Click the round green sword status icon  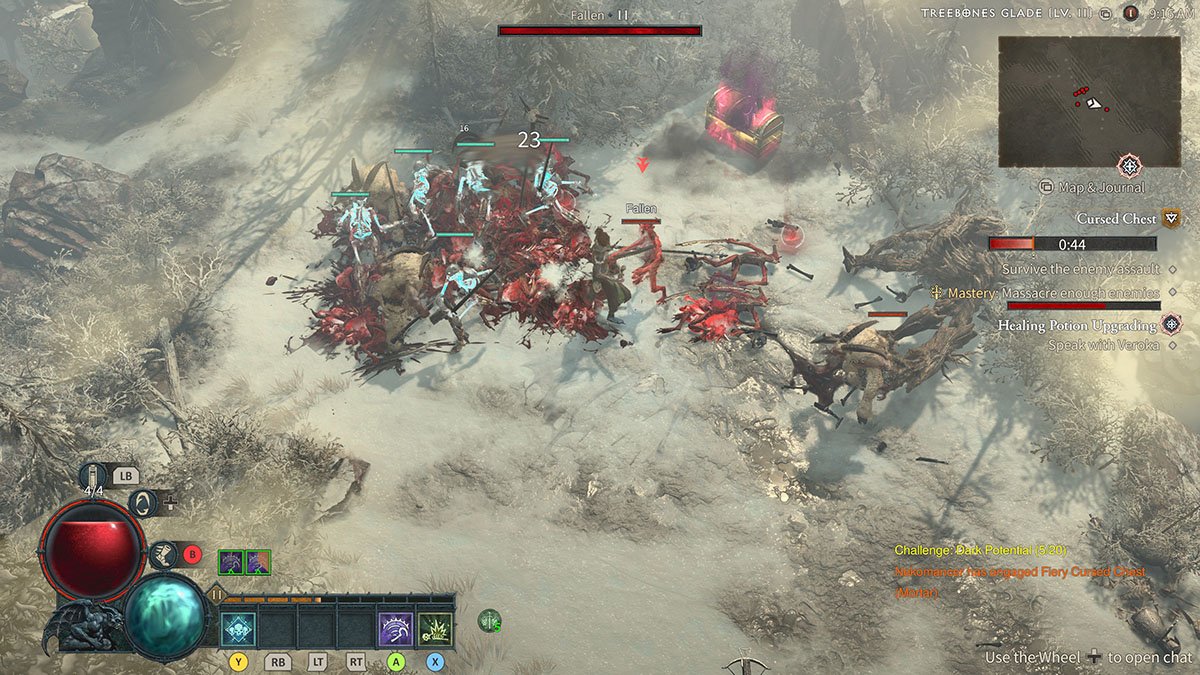point(489,621)
